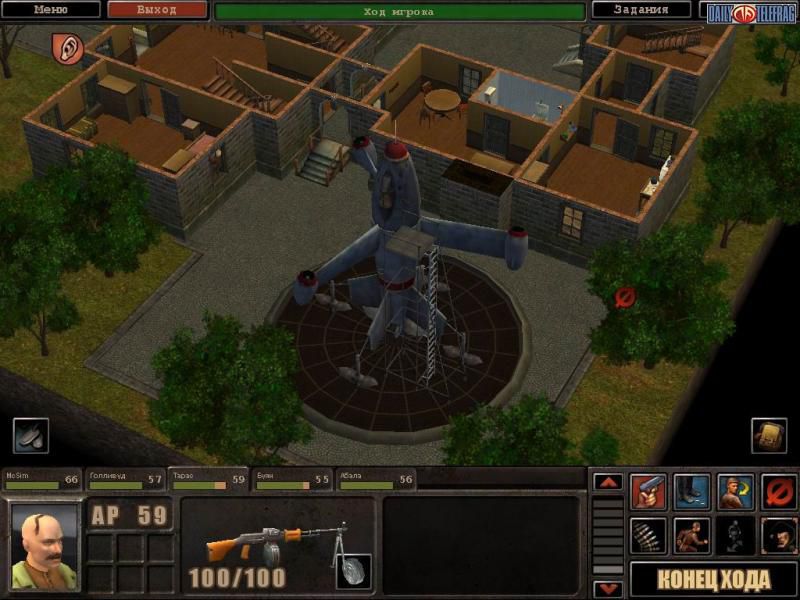The width and height of the screenshot is (800, 600).
Task: Activate the pistol attack action
Action: [x=647, y=491]
